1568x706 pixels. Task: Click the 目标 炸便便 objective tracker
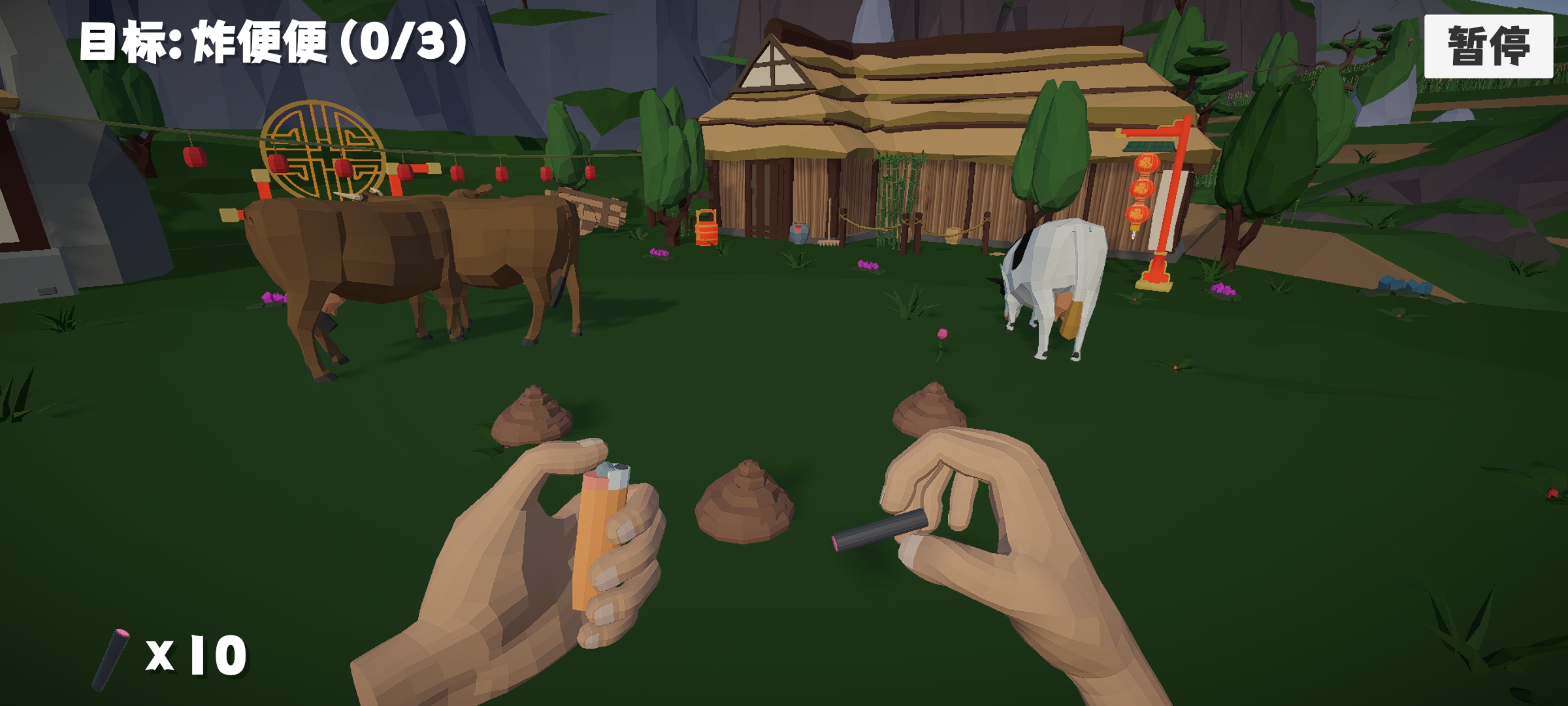274,43
